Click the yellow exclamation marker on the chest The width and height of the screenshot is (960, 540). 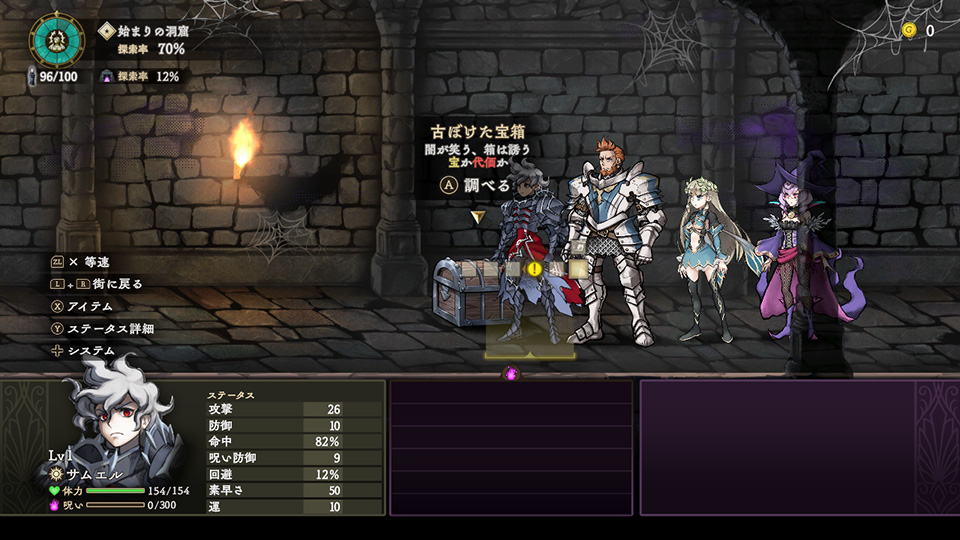534,269
